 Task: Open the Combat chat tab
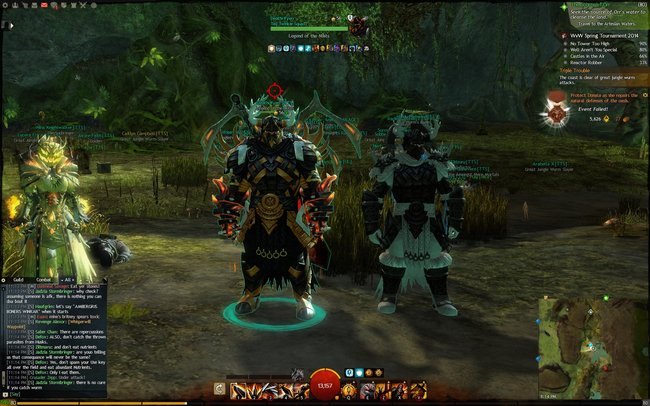(44, 279)
